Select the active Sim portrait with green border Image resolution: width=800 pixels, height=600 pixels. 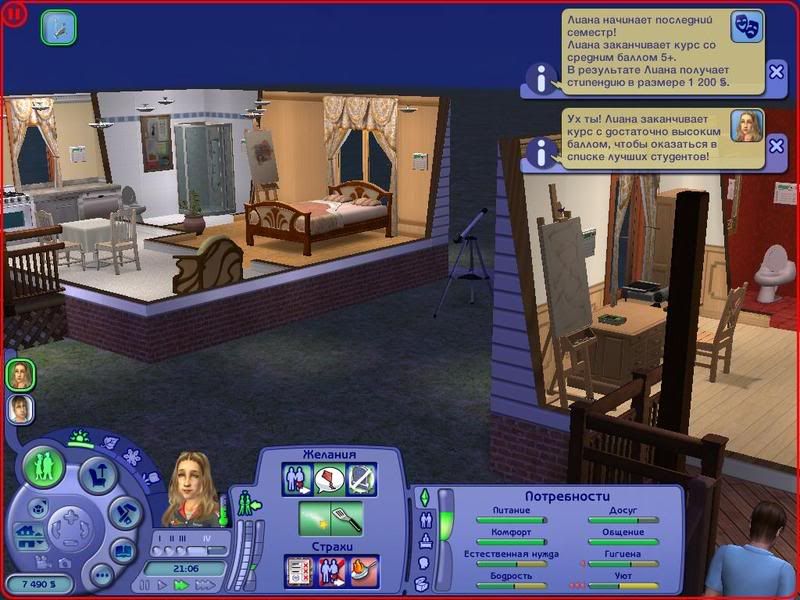pyautogui.click(x=20, y=375)
